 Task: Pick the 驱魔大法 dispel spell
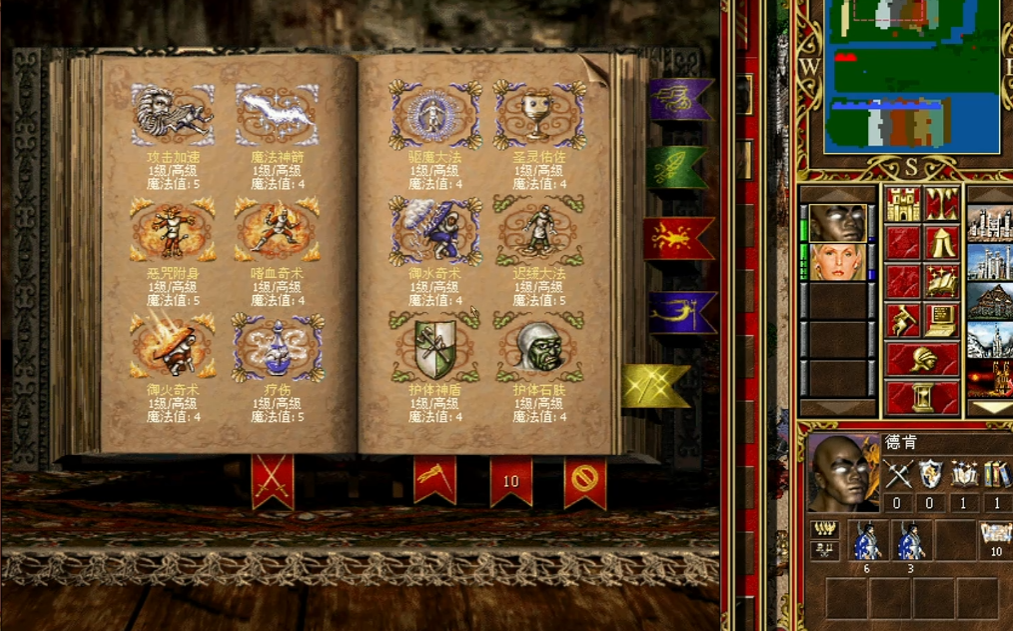pos(435,115)
